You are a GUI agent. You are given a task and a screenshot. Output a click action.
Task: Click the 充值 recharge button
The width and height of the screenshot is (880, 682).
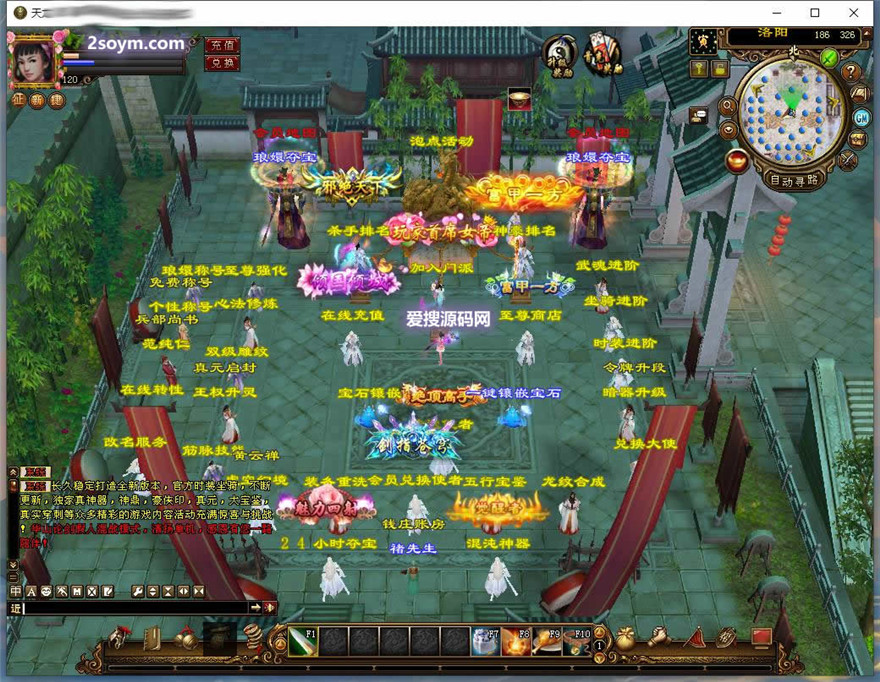coord(221,45)
